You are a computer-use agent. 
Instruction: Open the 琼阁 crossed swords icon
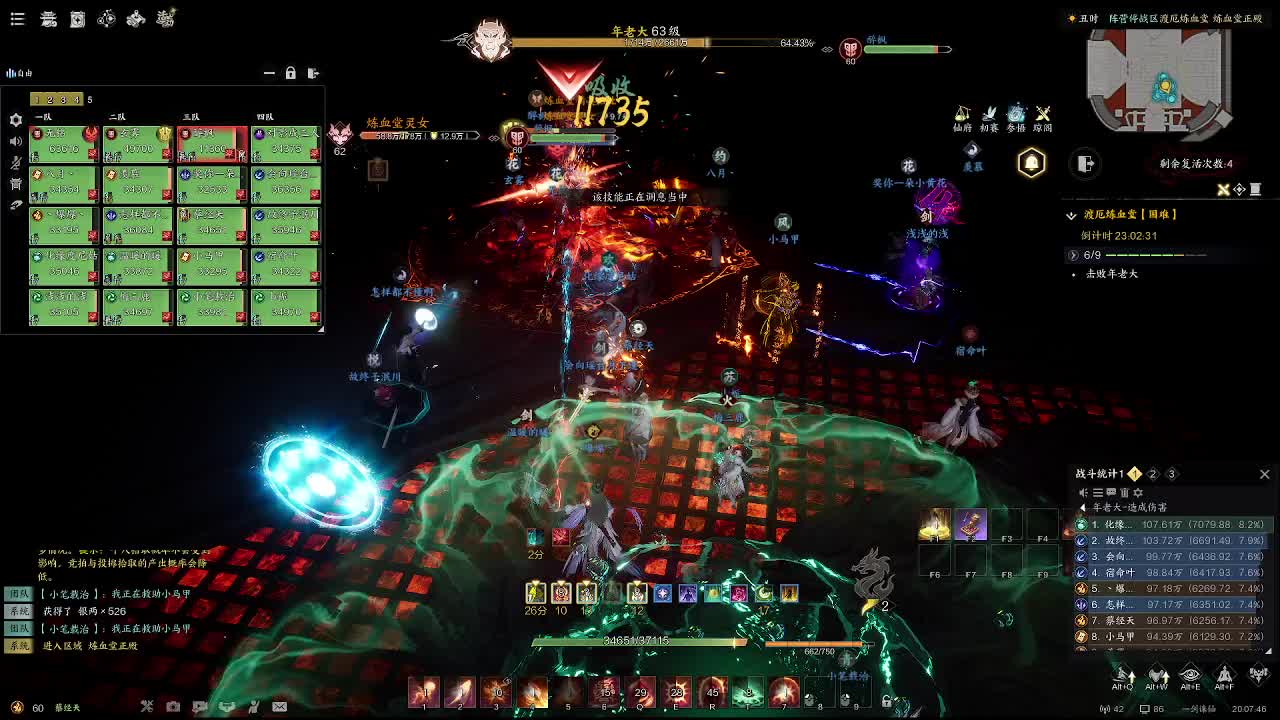pos(1043,115)
